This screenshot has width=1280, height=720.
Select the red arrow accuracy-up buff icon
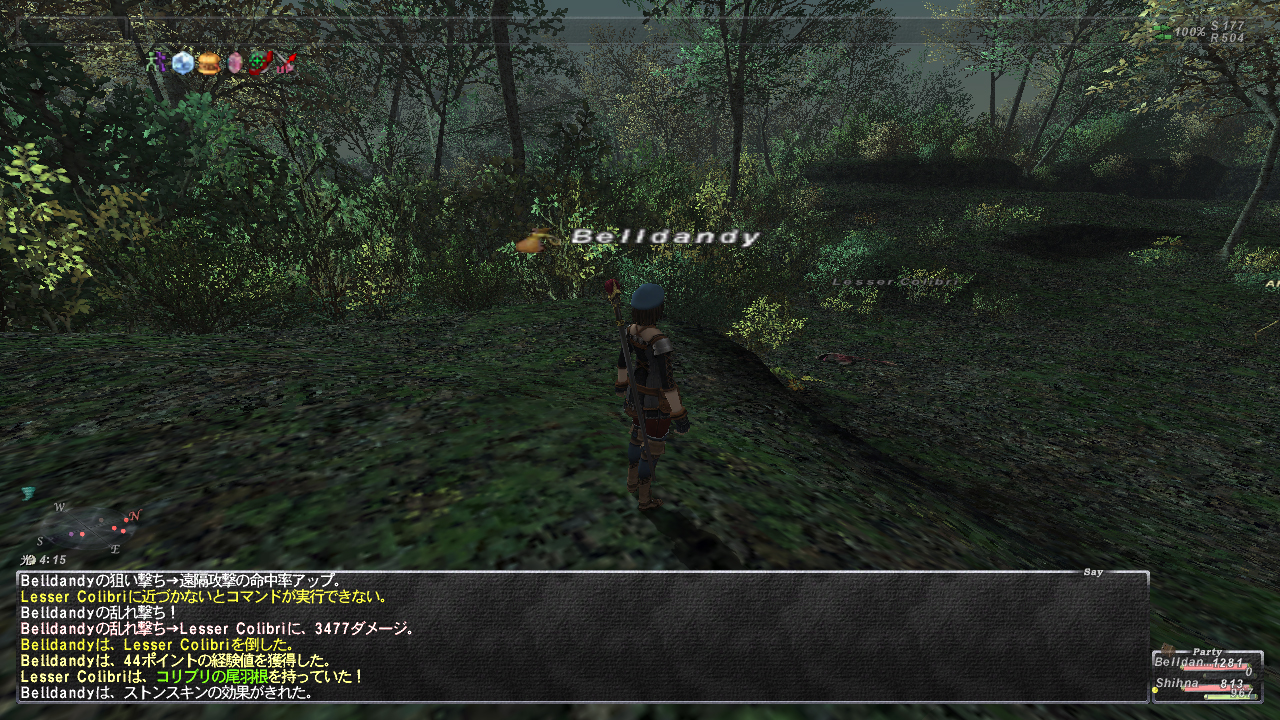click(x=287, y=64)
